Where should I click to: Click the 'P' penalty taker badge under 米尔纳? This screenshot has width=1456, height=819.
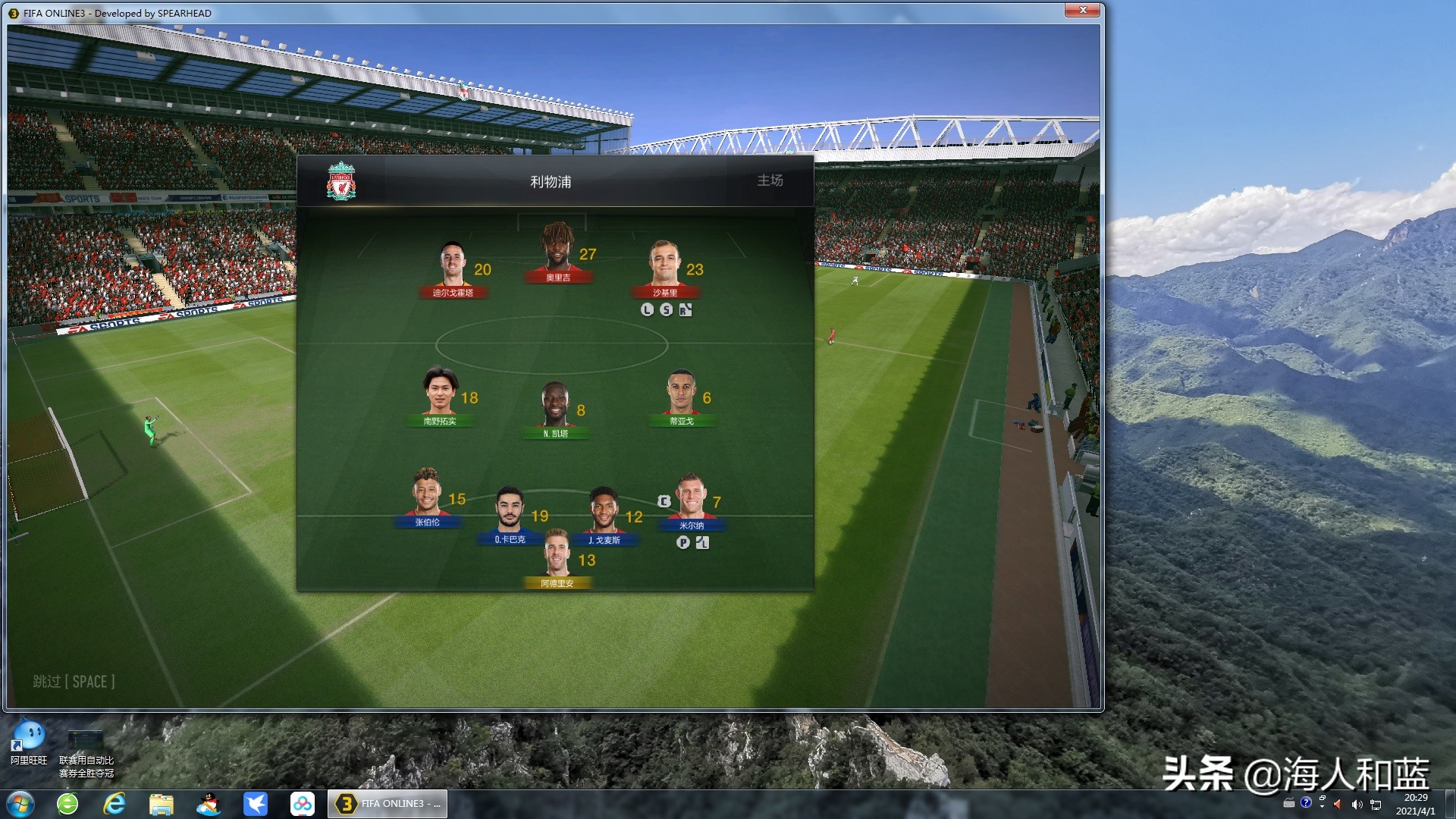(683, 543)
